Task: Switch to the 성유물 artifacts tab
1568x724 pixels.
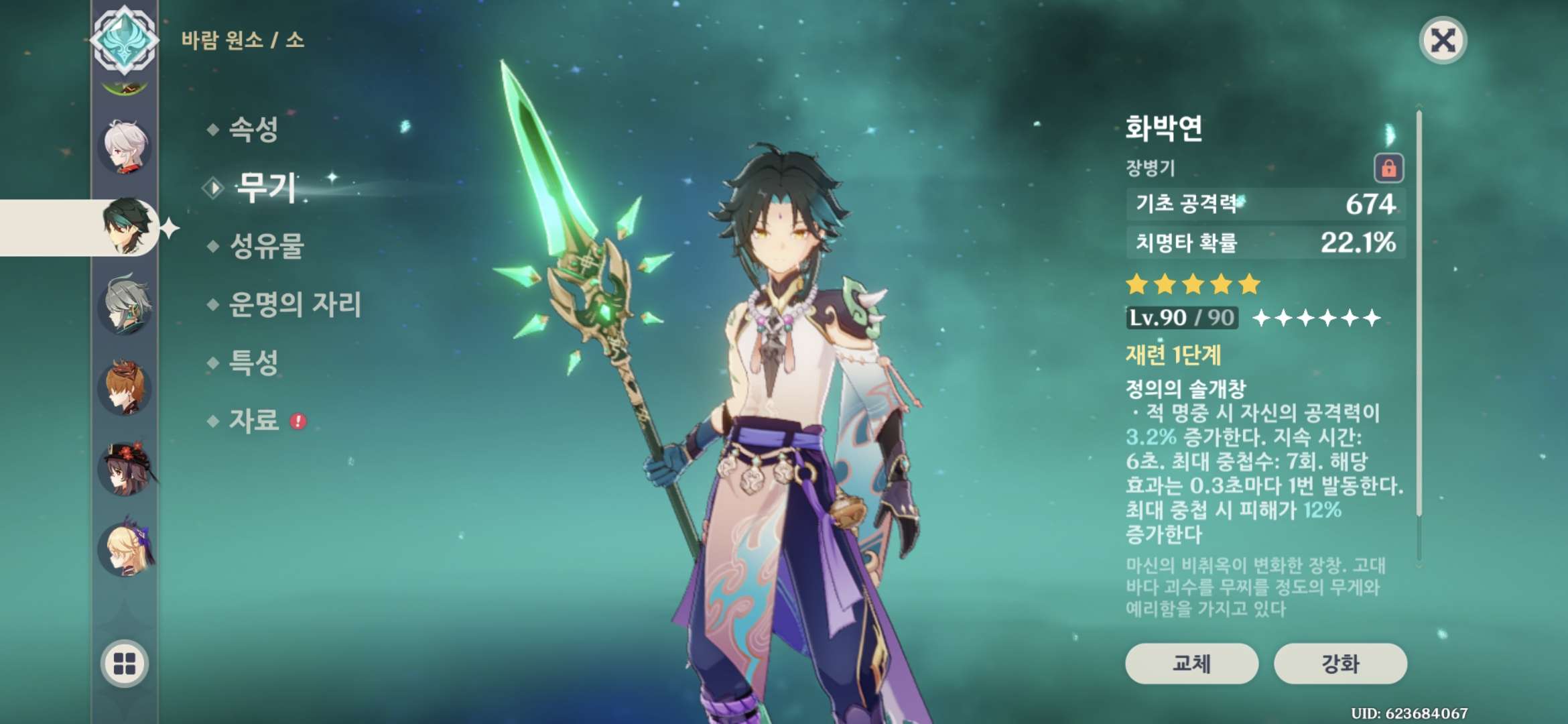Action: tap(267, 246)
